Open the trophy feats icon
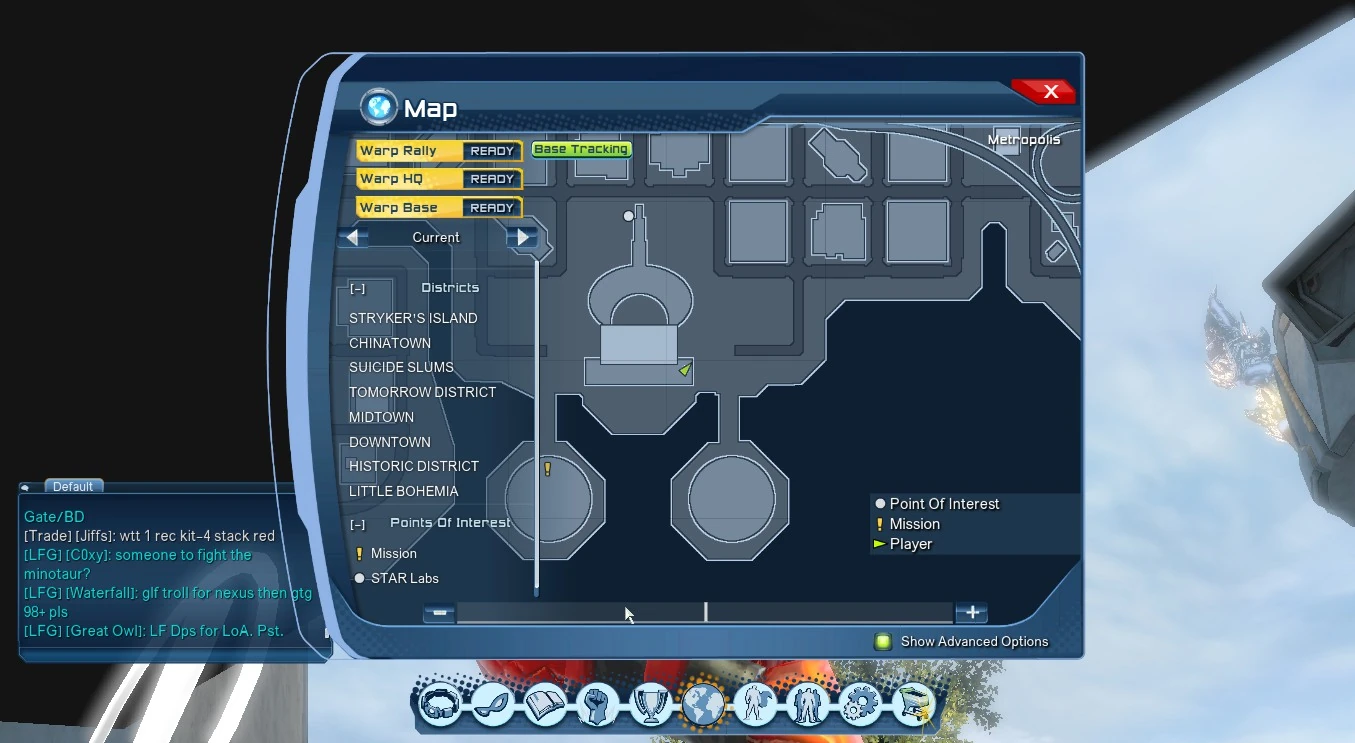The height and width of the screenshot is (743, 1355). pos(650,704)
